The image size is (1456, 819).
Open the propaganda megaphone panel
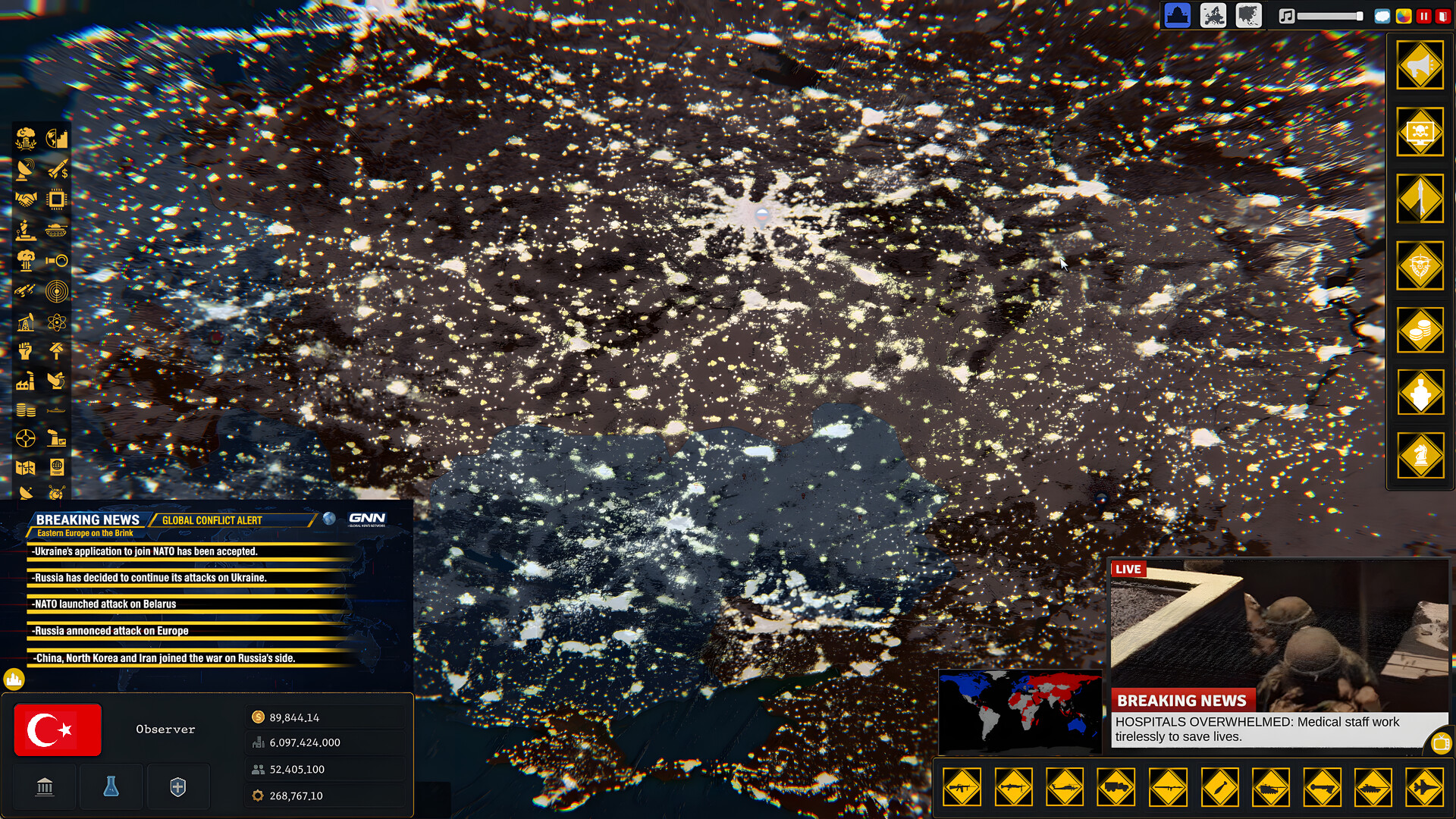tap(1422, 66)
